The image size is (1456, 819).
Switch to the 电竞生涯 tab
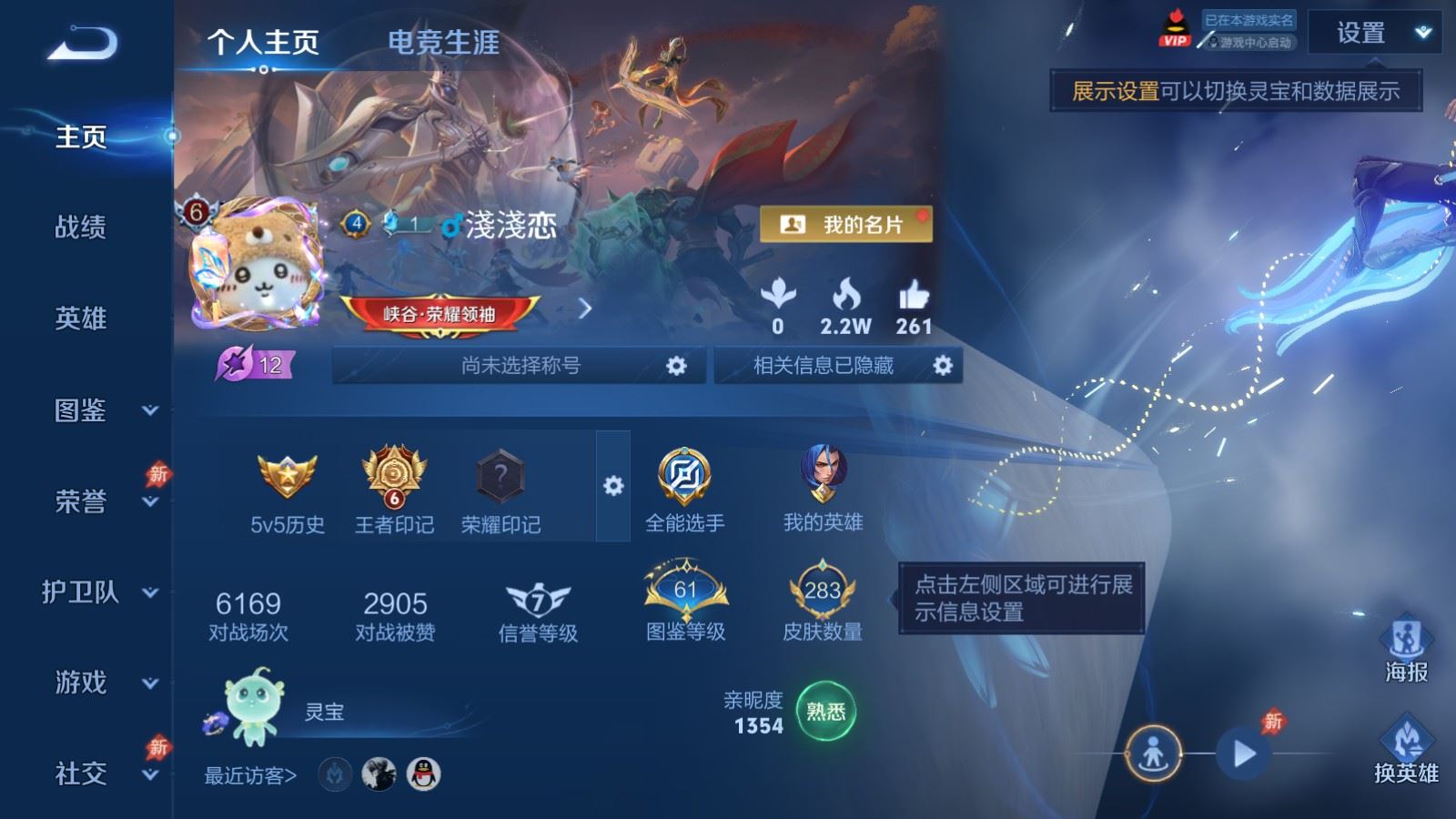[x=443, y=44]
